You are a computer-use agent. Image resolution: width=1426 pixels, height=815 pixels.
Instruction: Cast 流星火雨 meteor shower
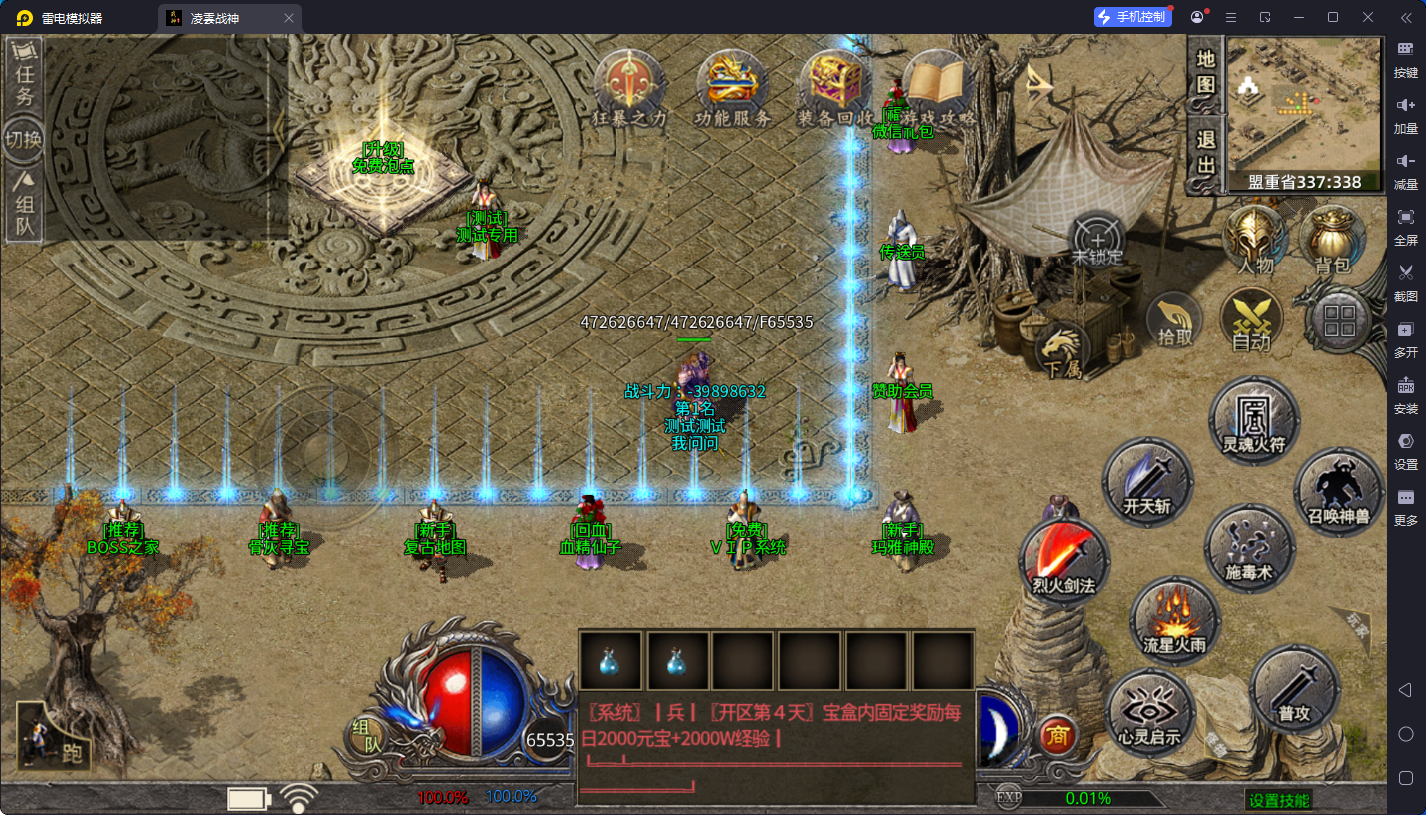point(1175,621)
